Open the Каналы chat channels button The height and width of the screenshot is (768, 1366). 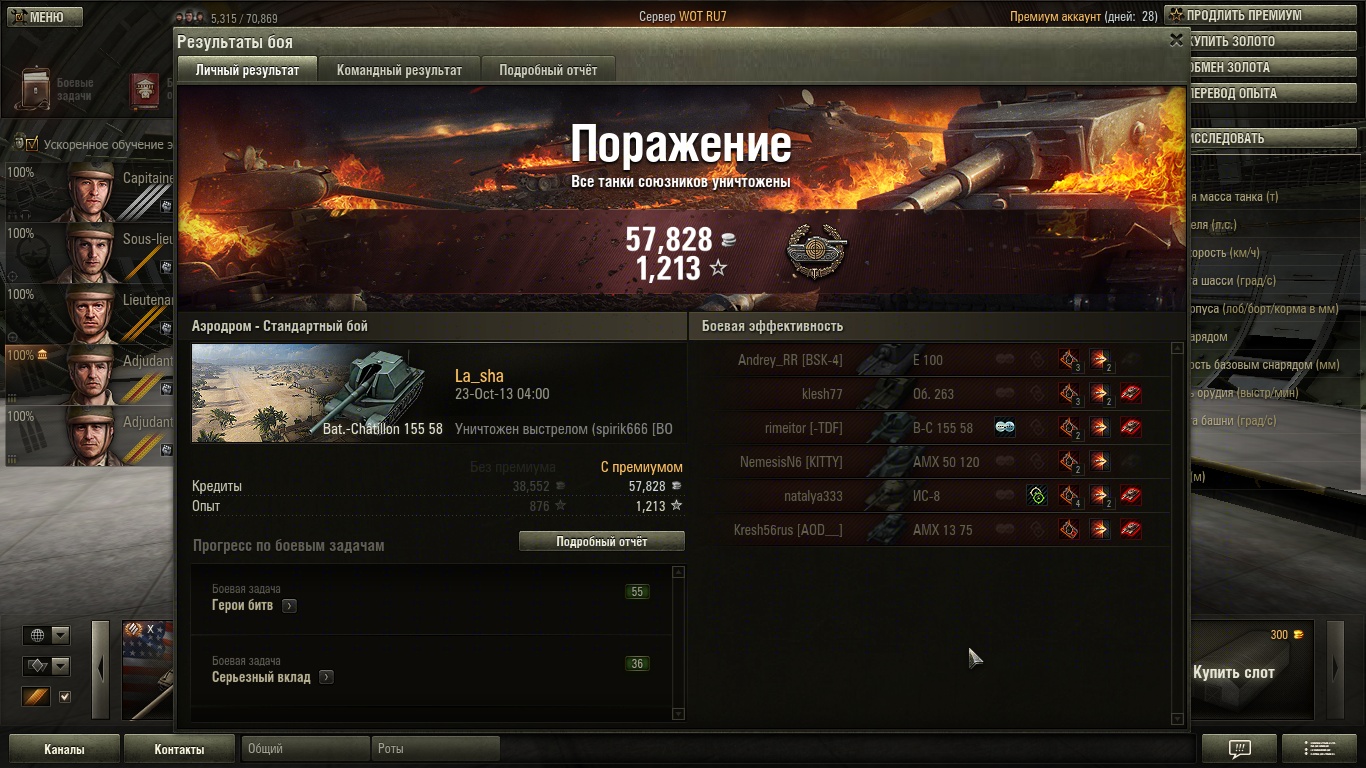(64, 749)
